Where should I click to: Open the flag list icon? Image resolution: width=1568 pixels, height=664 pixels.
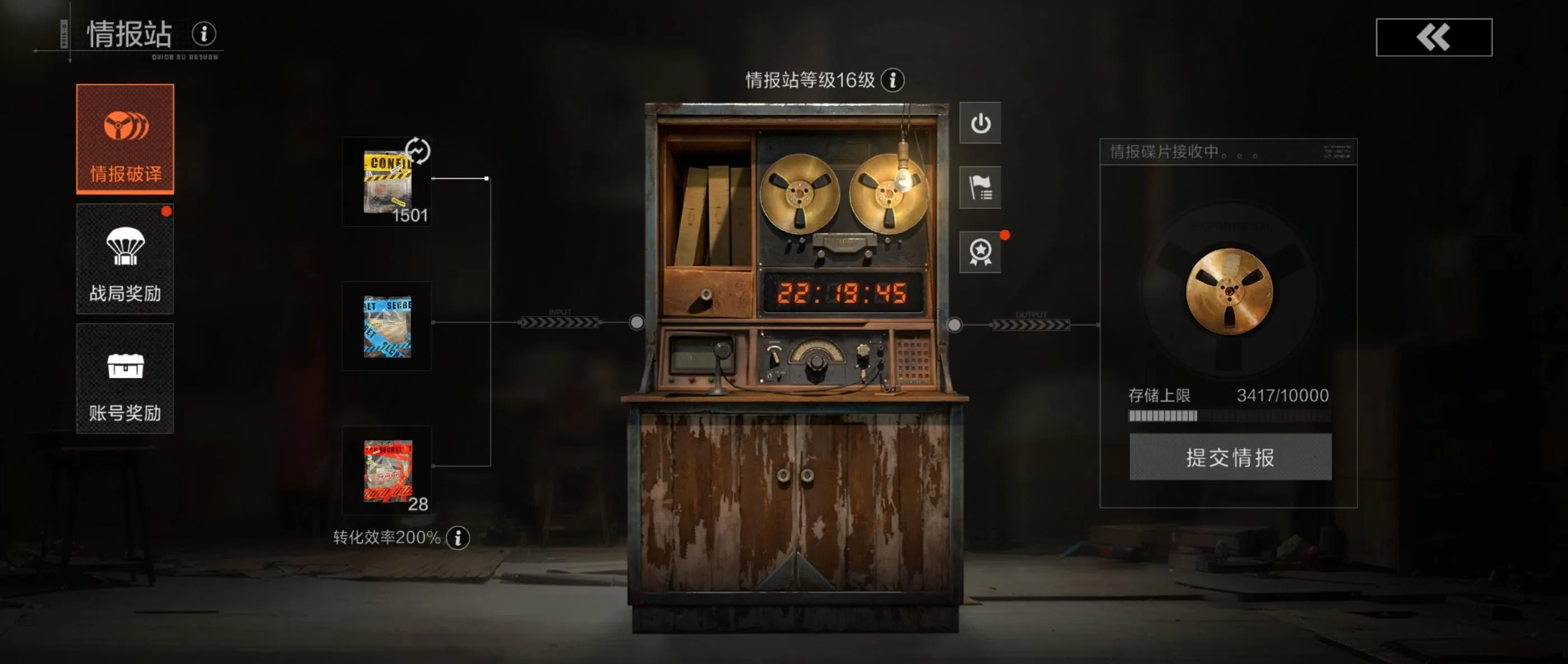(x=980, y=188)
